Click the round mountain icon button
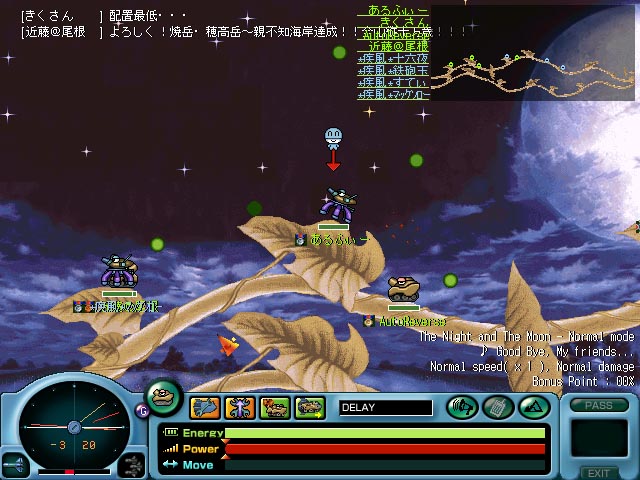 [532, 407]
